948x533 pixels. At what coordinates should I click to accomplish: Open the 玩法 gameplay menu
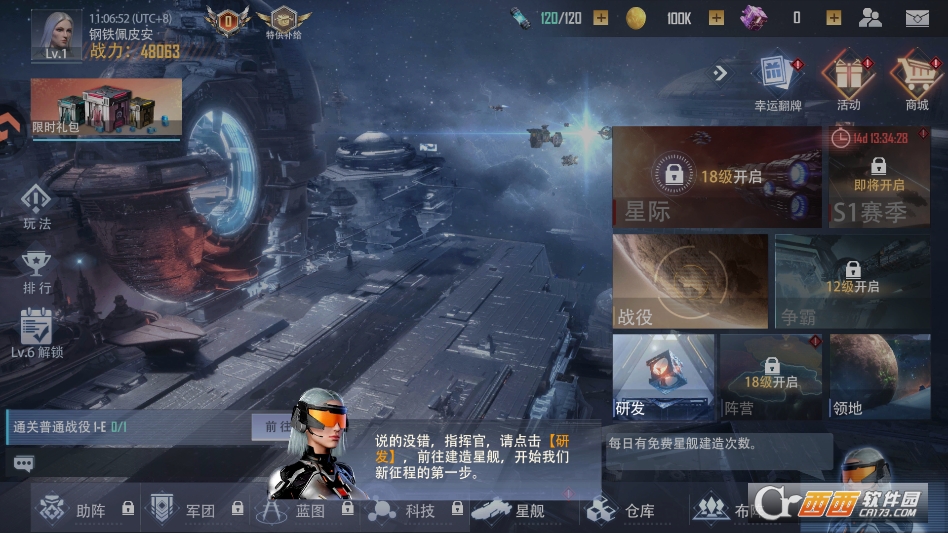(36, 205)
